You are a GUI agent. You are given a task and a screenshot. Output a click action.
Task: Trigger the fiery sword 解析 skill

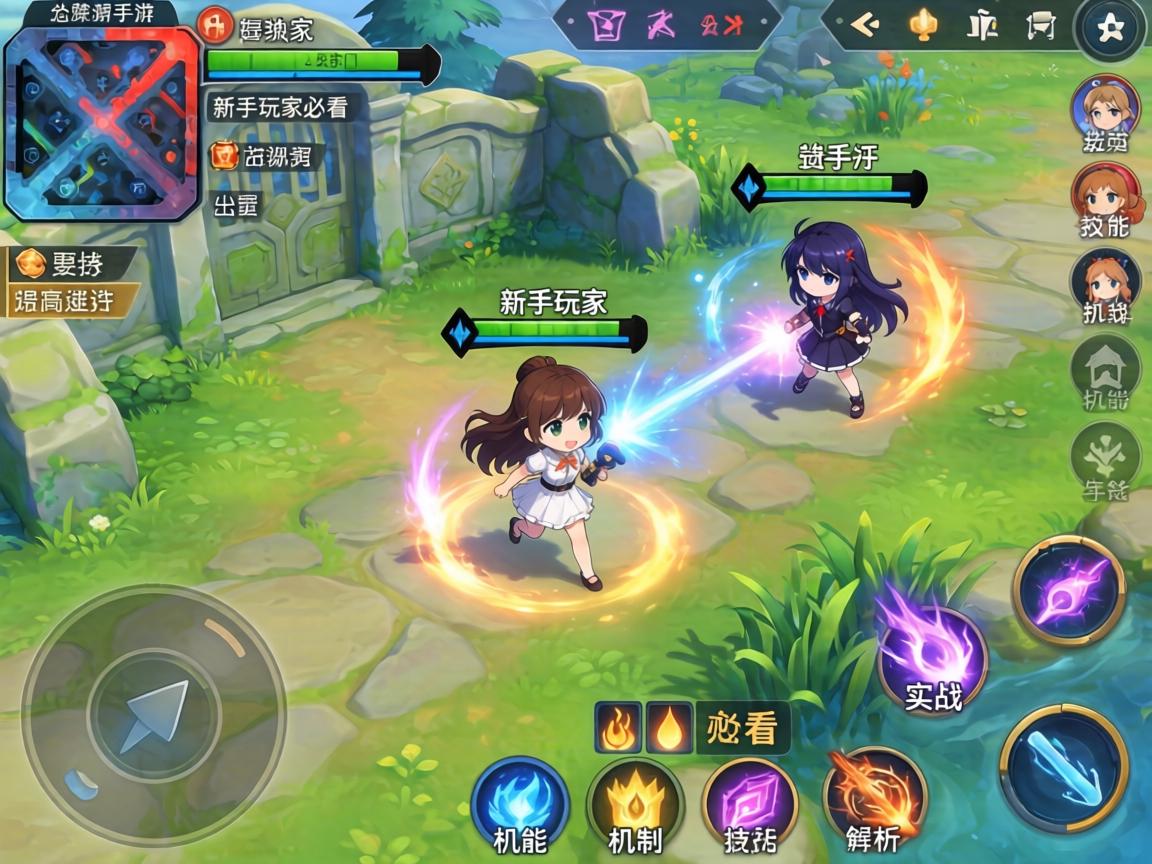pyautogui.click(x=874, y=798)
